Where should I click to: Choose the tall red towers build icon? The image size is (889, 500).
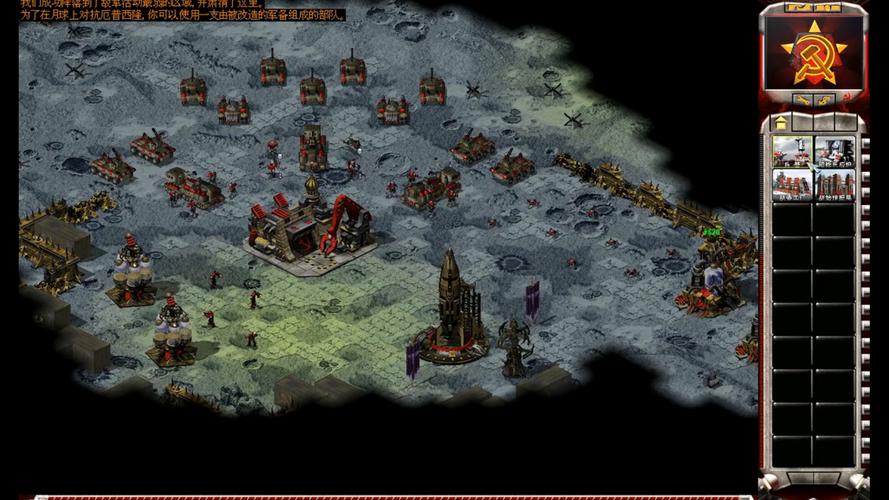[x=835, y=184]
